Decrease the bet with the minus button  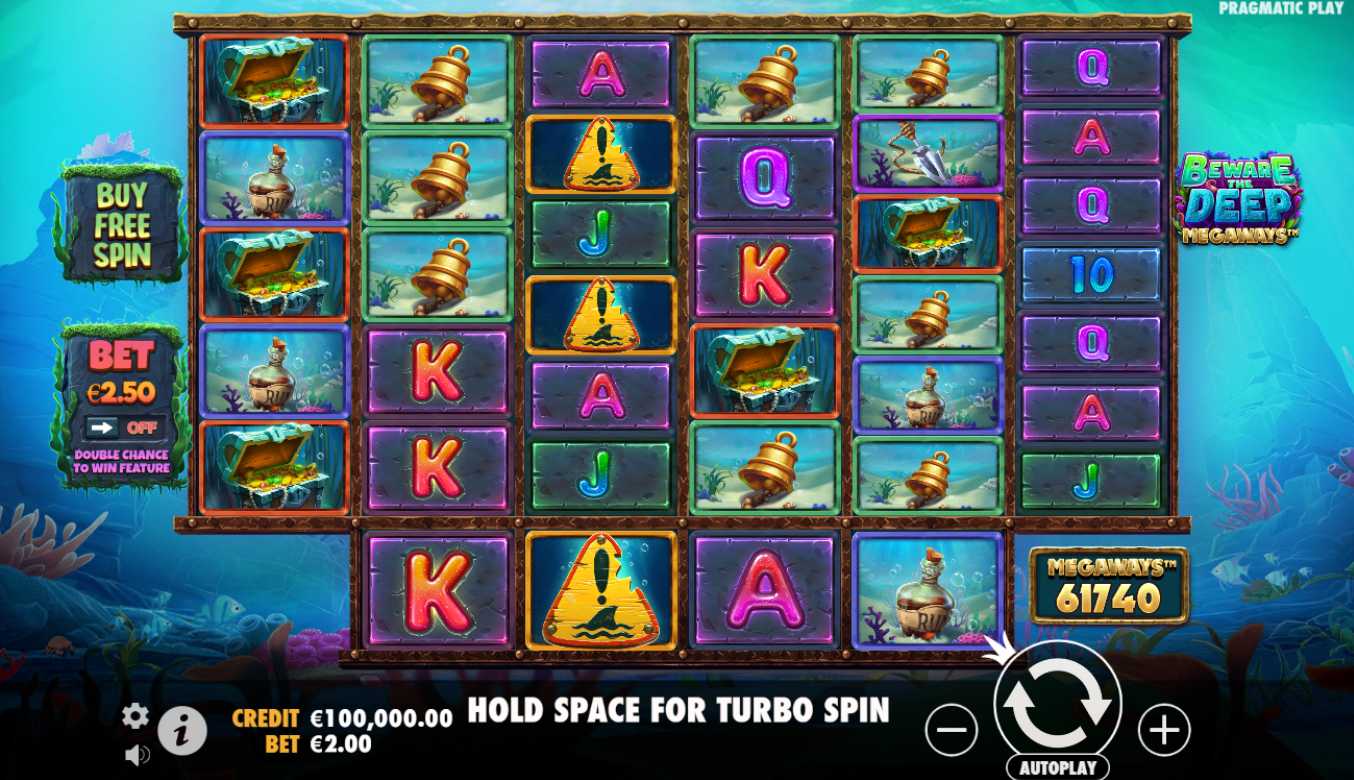[950, 729]
